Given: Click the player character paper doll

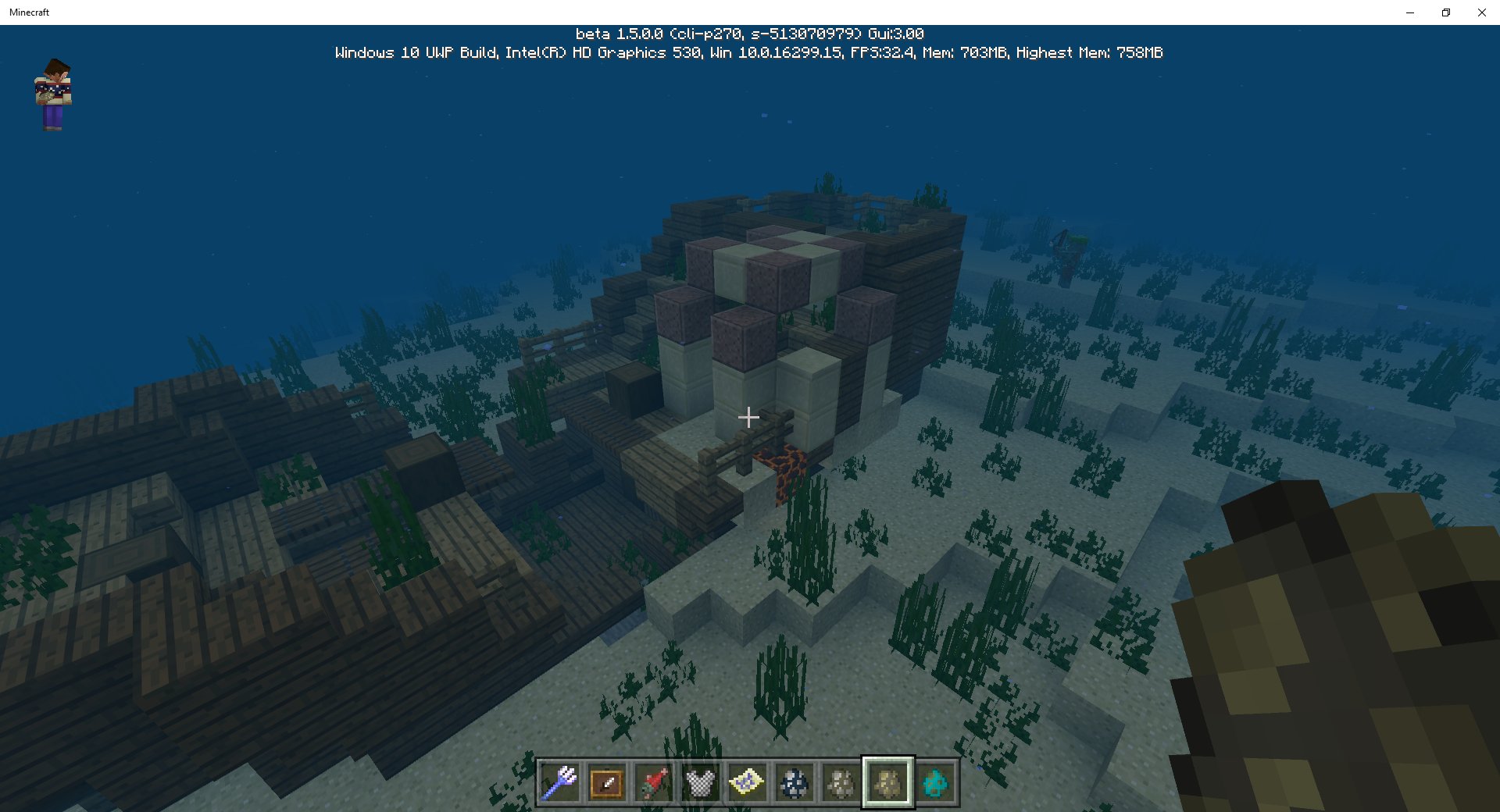Looking at the screenshot, I should (x=52, y=94).
